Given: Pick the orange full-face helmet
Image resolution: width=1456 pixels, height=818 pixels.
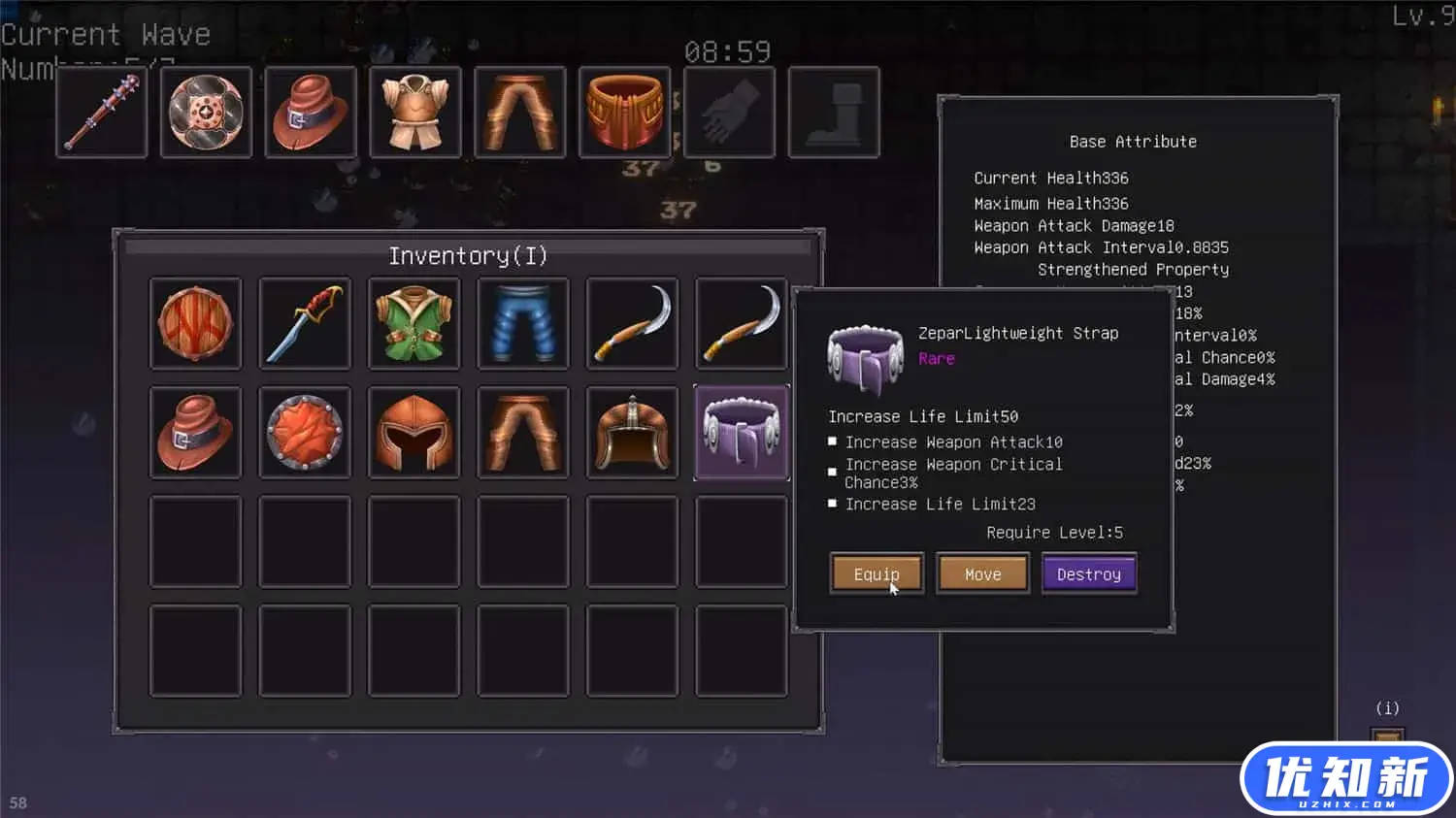Looking at the screenshot, I should click(414, 432).
